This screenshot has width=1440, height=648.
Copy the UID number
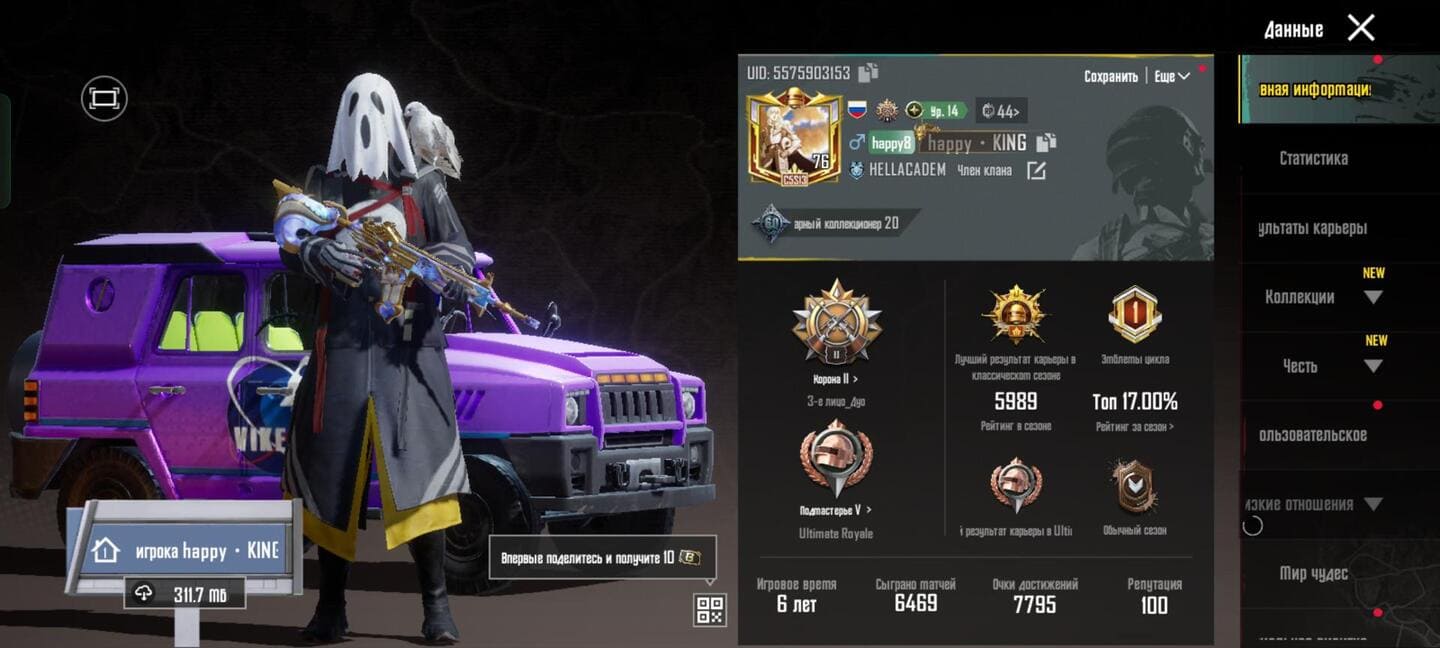(868, 73)
